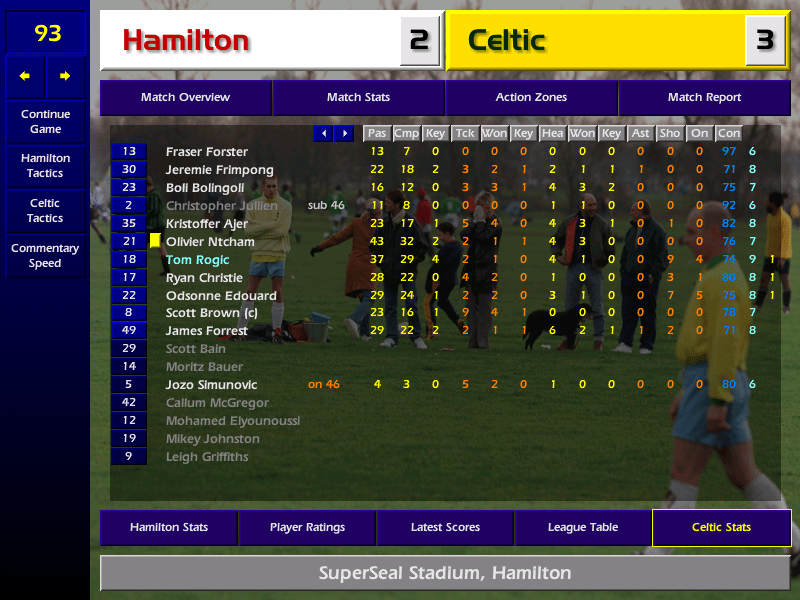800x600 pixels.
Task: Open the League Table
Action: click(x=583, y=528)
